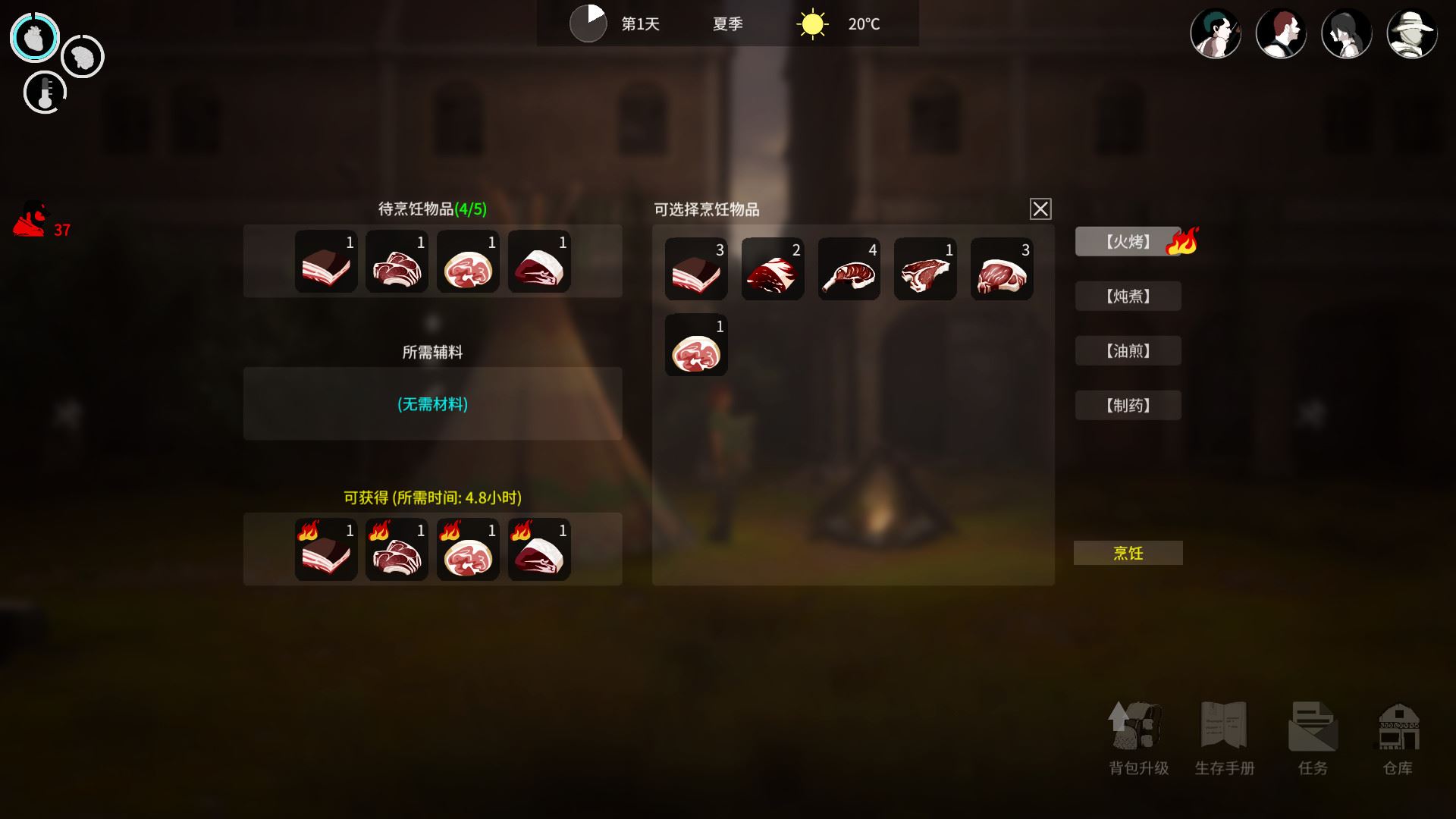The height and width of the screenshot is (819, 1456).
Task: Open 背包升级 backpack upgrade
Action: [x=1137, y=737]
